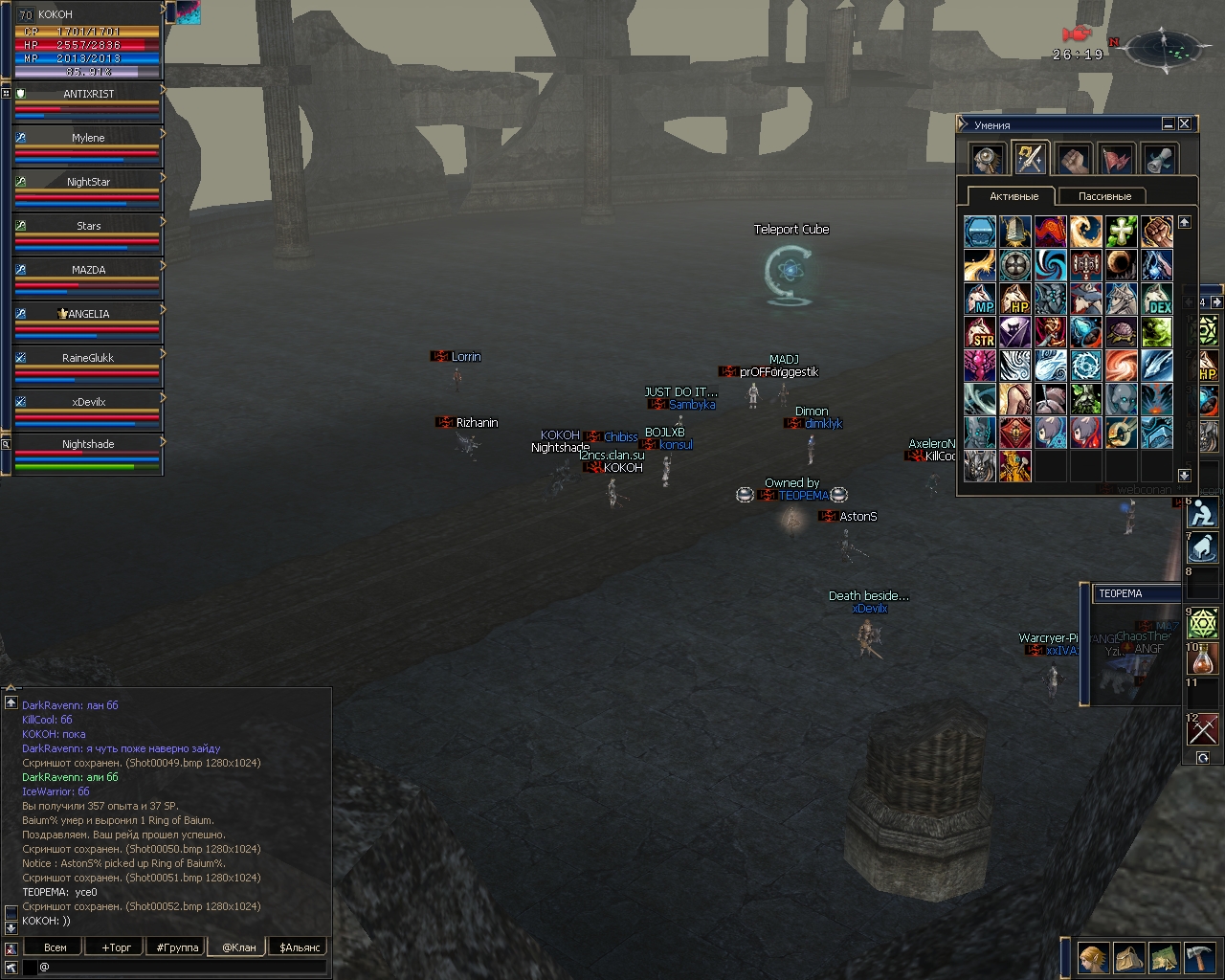Close the Умения skills window
Screen dimensions: 1225x980
[1184, 123]
